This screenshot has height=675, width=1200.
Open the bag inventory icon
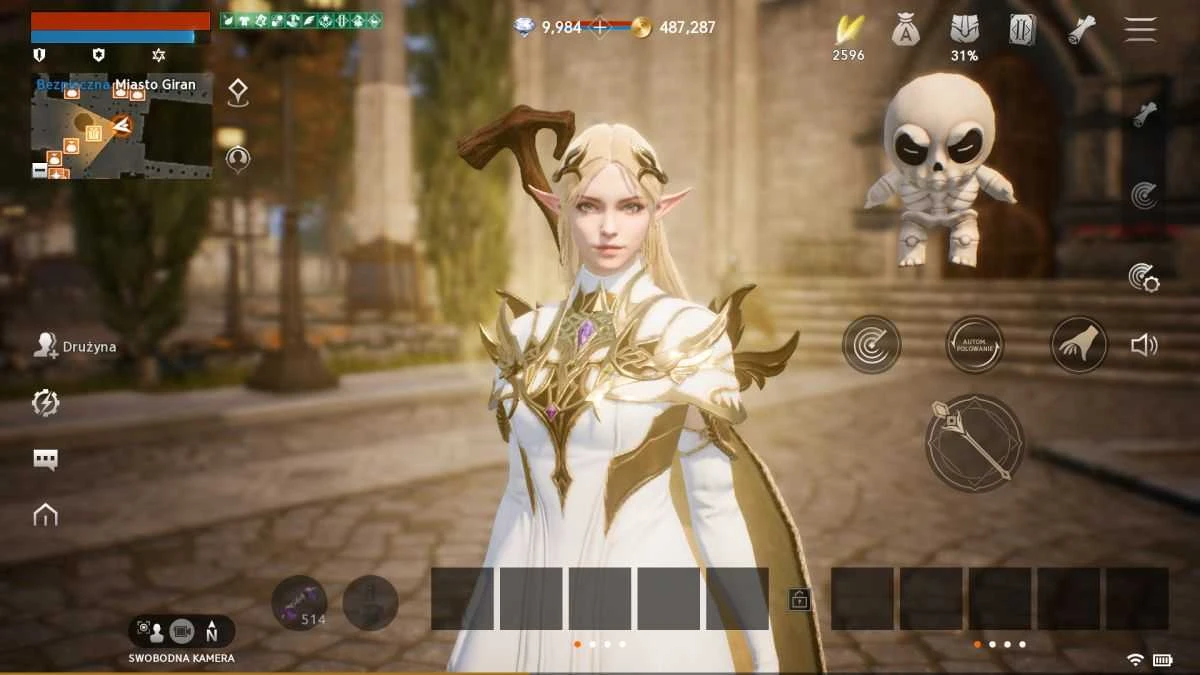coord(906,30)
